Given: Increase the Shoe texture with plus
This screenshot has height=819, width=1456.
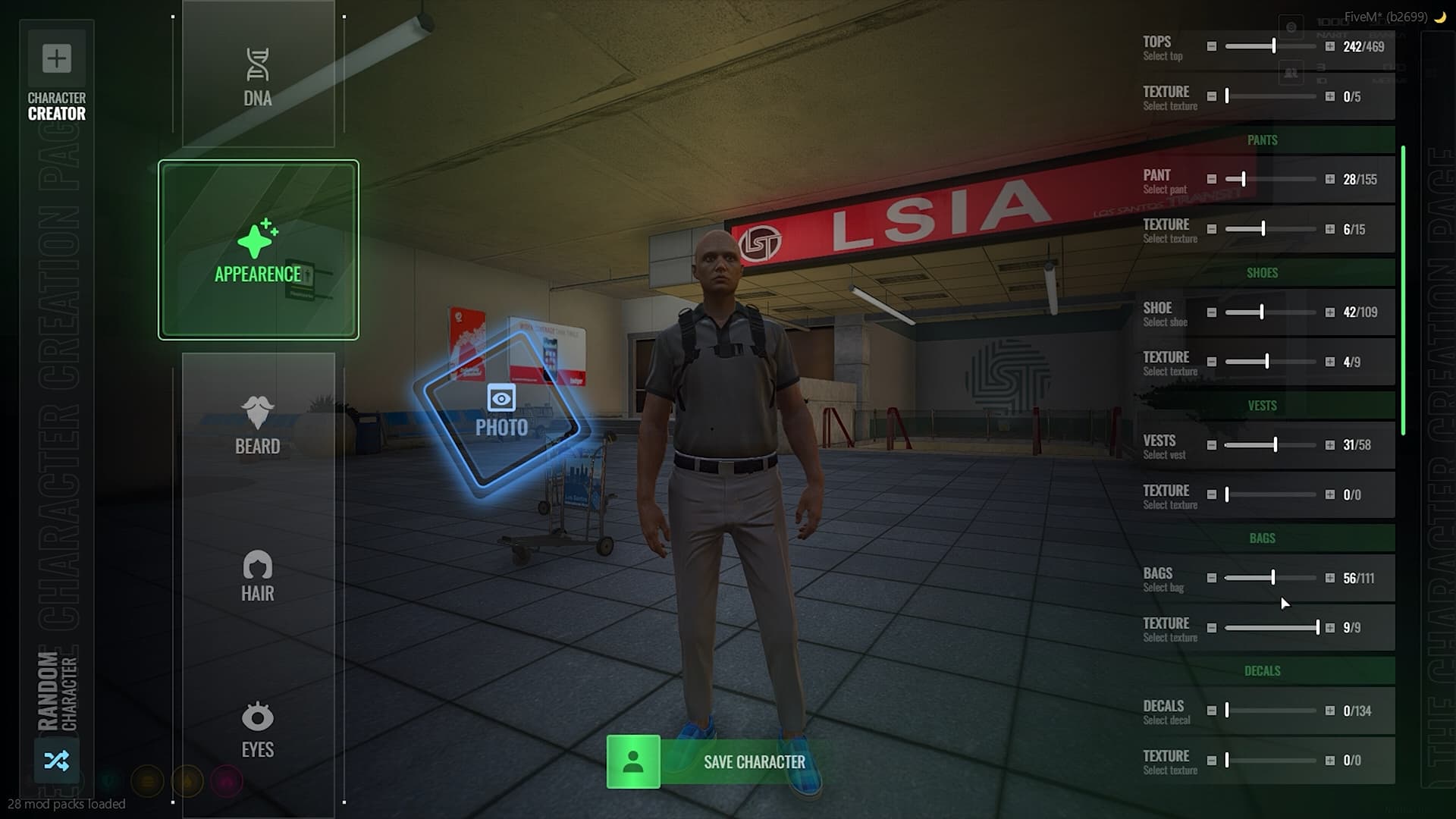Looking at the screenshot, I should (1330, 362).
